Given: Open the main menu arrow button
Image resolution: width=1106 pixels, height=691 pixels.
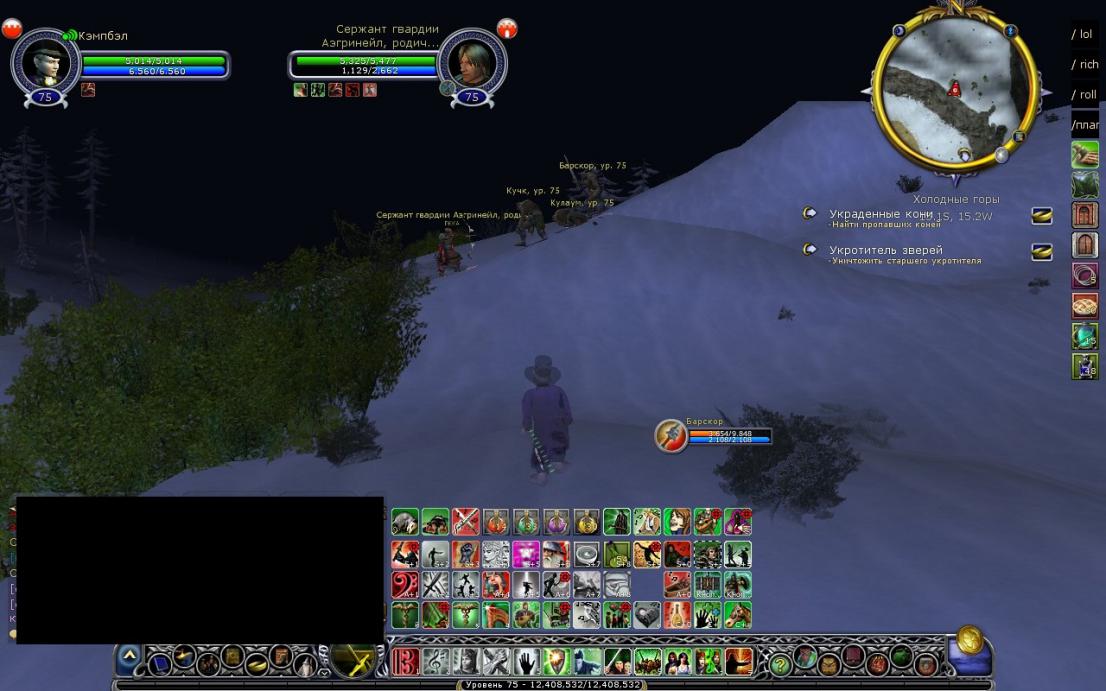Looking at the screenshot, I should coord(129,658).
